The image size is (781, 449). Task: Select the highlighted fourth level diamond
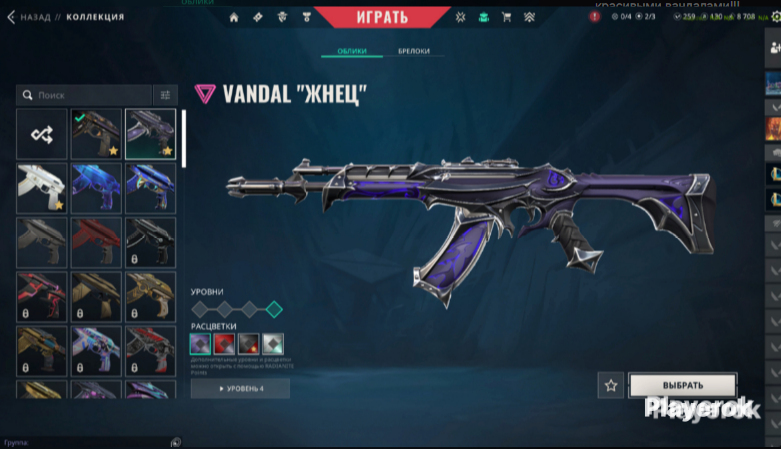tap(274, 309)
